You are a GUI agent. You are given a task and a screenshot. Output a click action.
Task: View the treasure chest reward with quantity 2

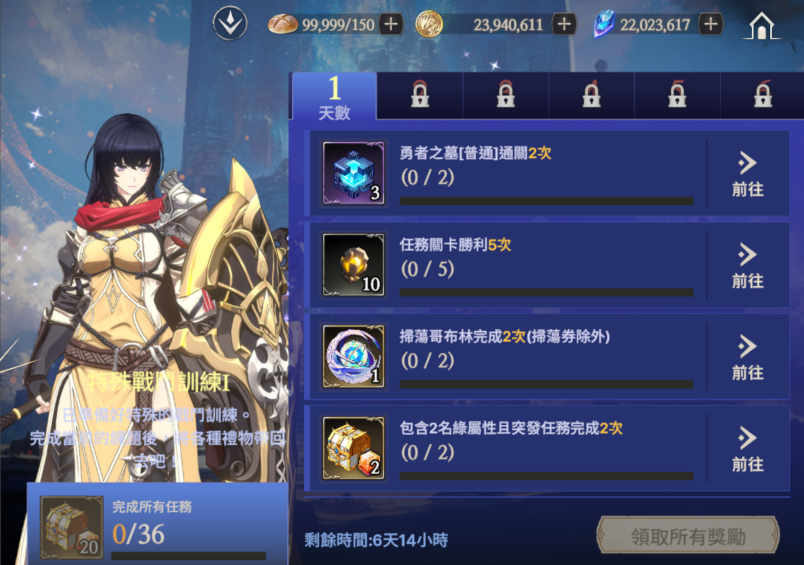[354, 449]
